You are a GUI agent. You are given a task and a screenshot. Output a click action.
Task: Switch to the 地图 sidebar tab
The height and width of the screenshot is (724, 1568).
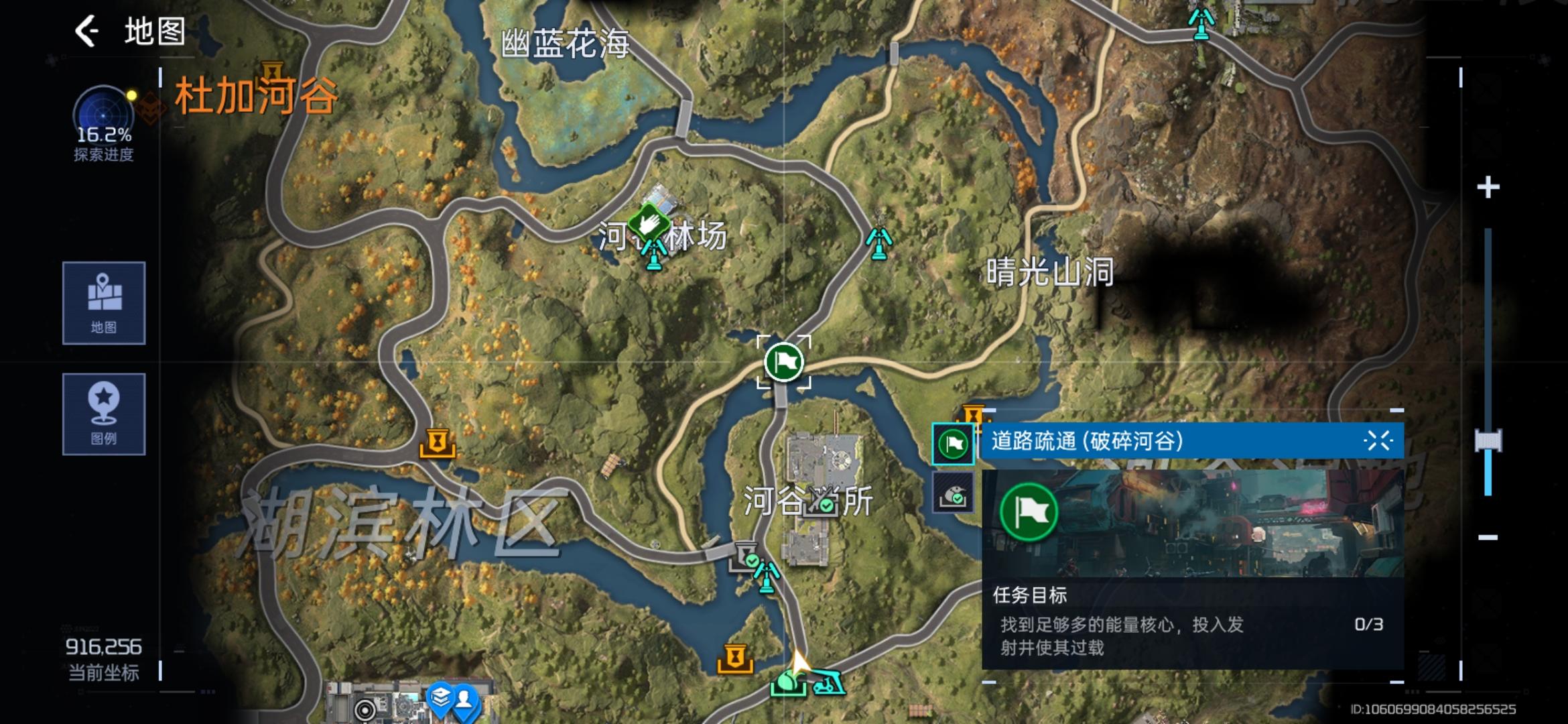pyautogui.click(x=103, y=303)
